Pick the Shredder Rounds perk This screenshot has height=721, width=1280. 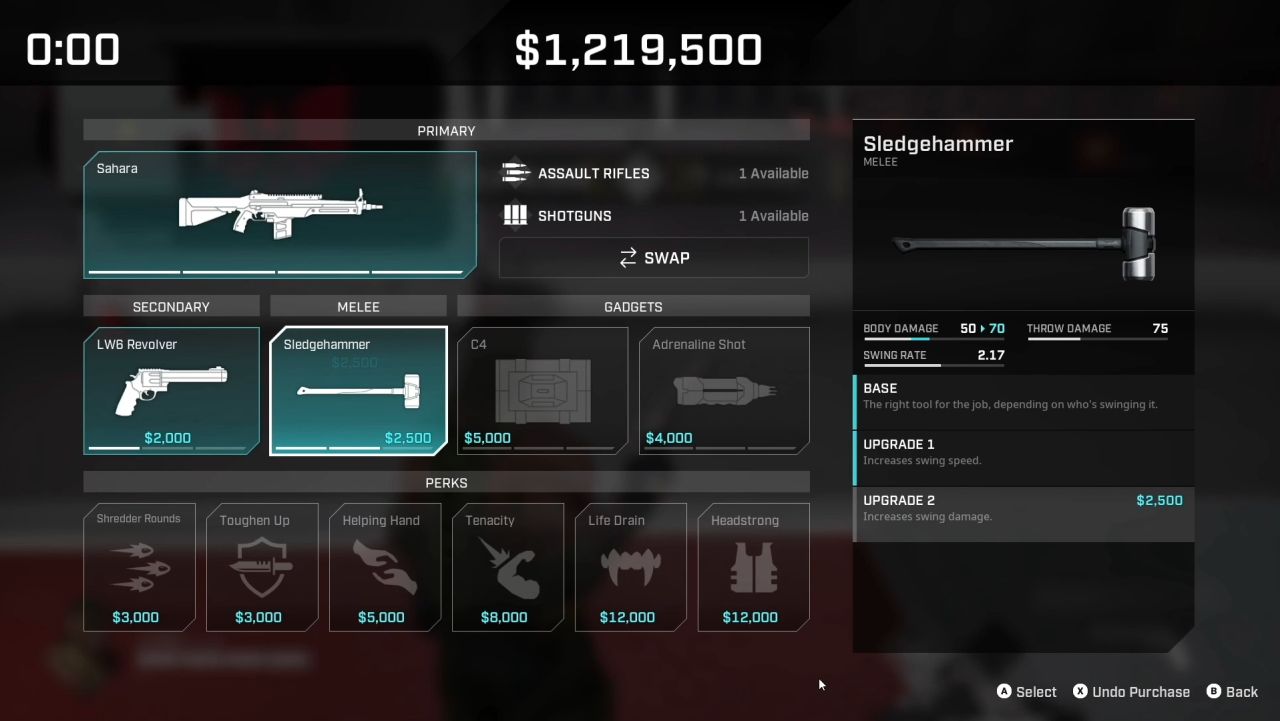tap(139, 567)
